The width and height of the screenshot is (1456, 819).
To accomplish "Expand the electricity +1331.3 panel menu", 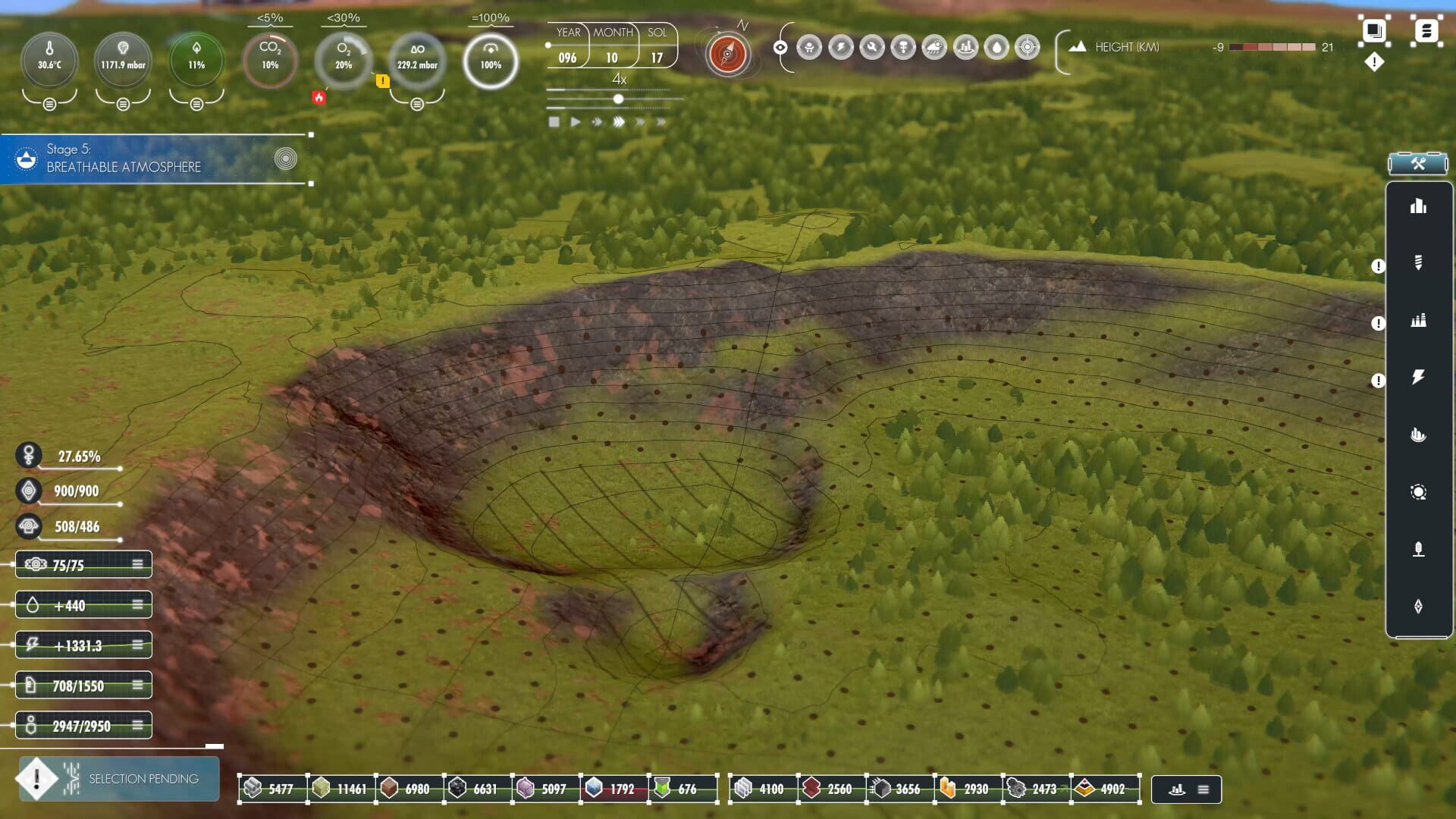I will (136, 645).
